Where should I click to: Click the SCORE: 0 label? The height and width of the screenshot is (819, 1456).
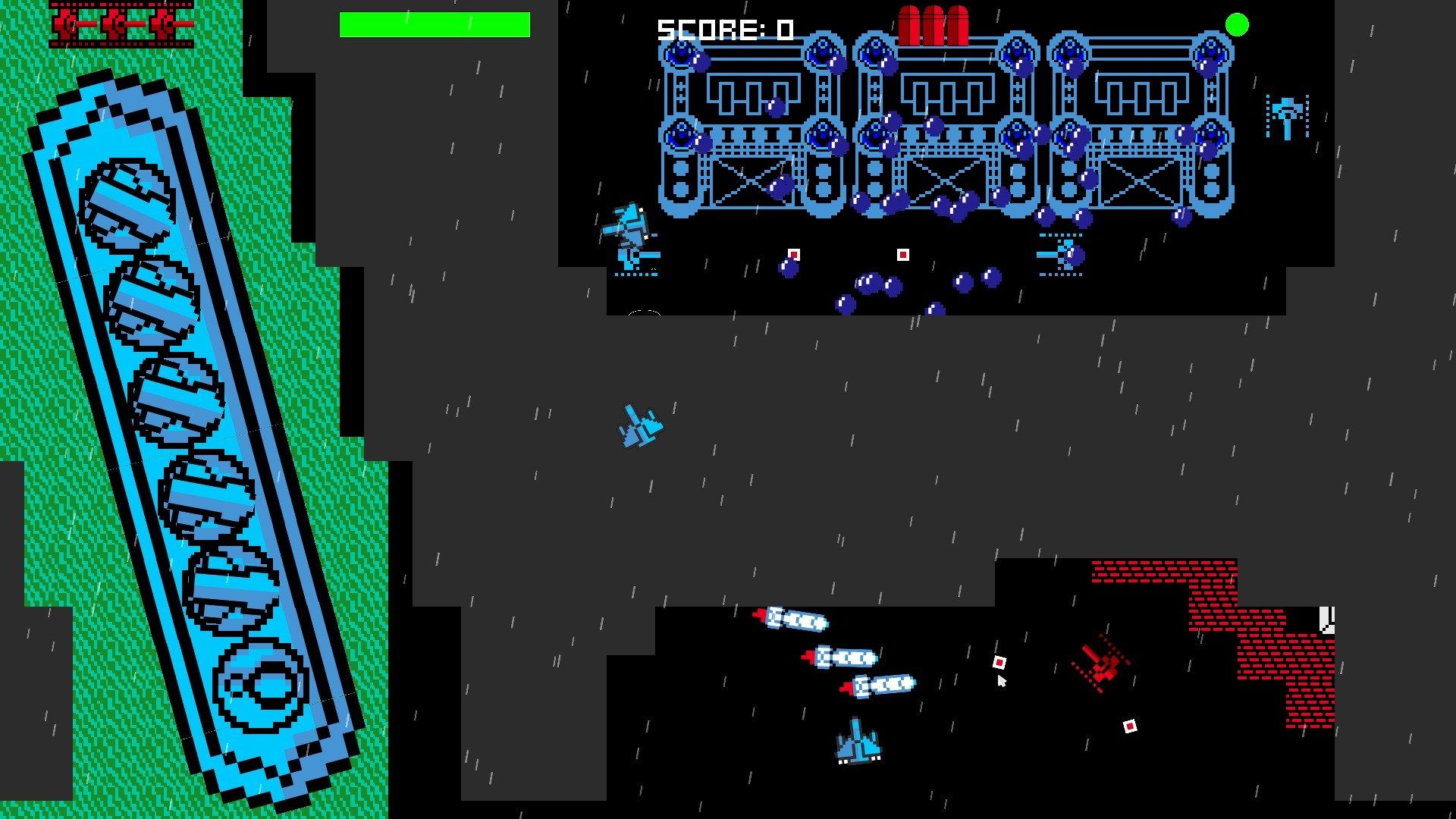tap(724, 29)
